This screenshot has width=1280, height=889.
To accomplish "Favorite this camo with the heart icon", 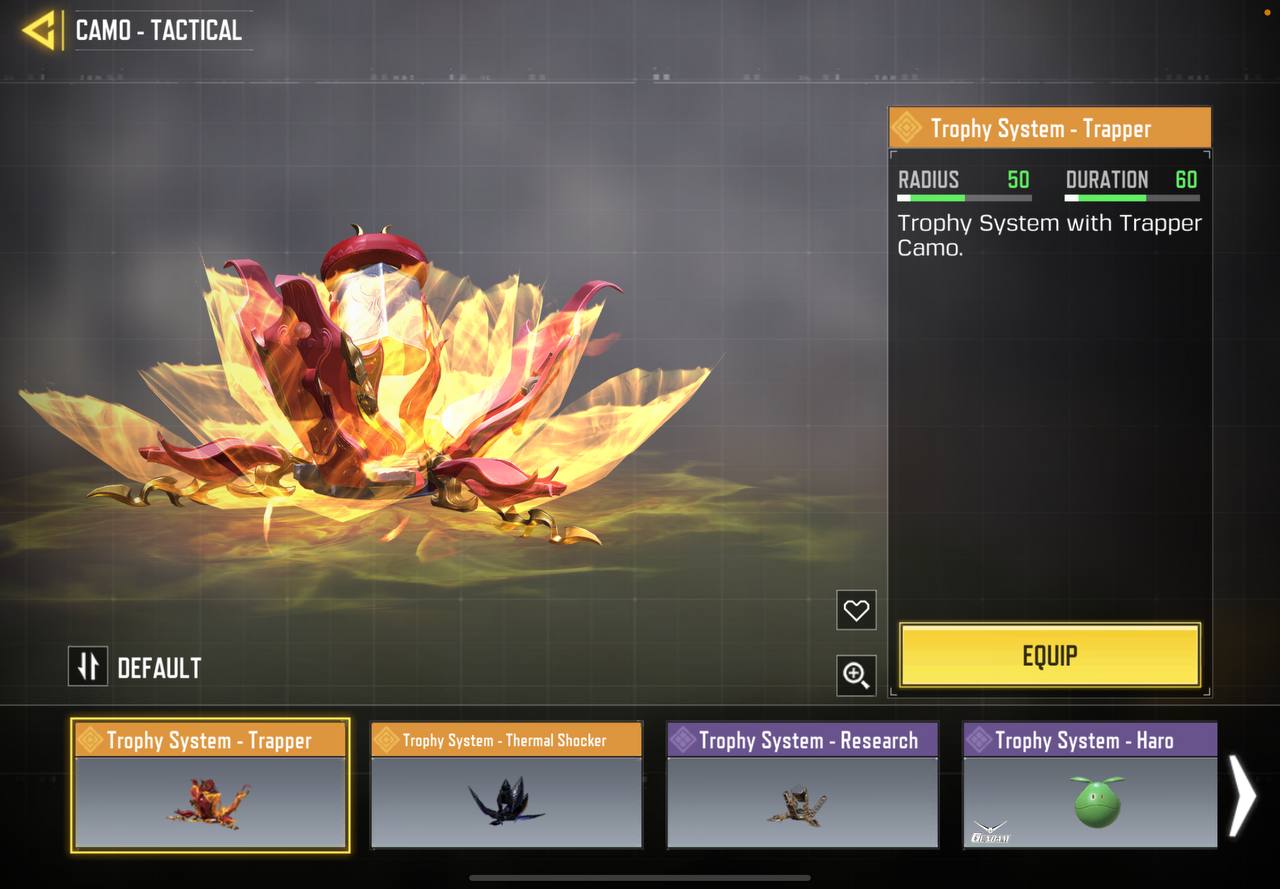I will pyautogui.click(x=856, y=610).
